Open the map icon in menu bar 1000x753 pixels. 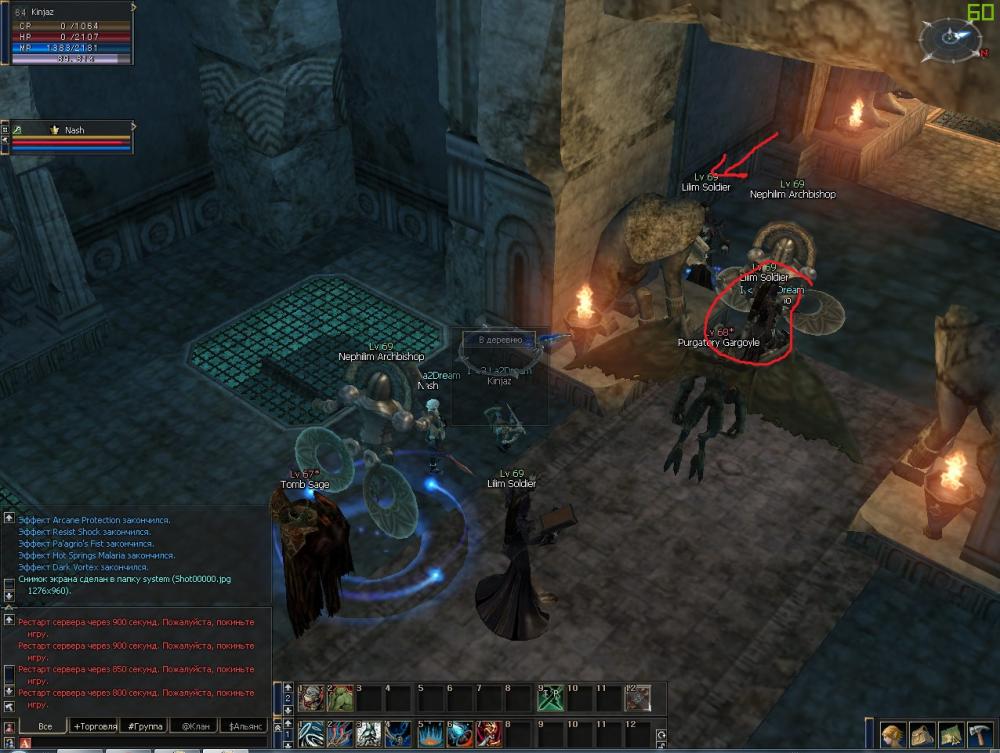(950, 735)
